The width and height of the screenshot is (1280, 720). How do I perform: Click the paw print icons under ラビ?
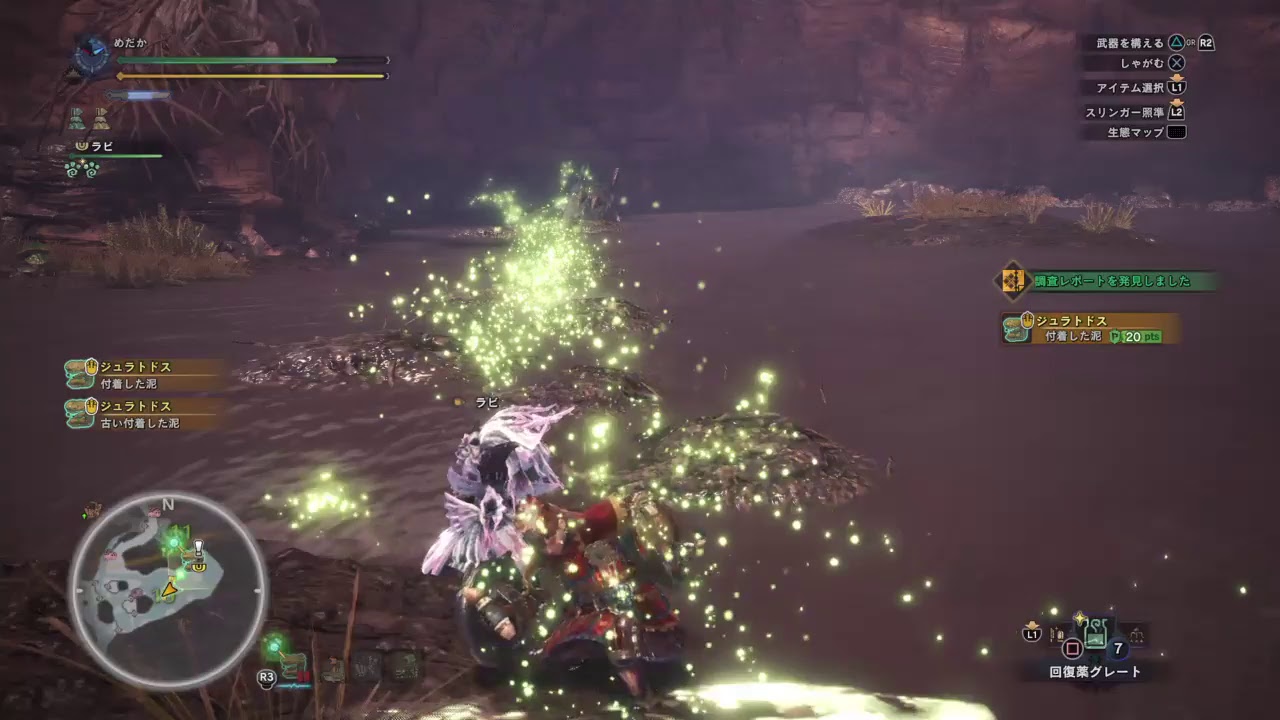(x=81, y=167)
